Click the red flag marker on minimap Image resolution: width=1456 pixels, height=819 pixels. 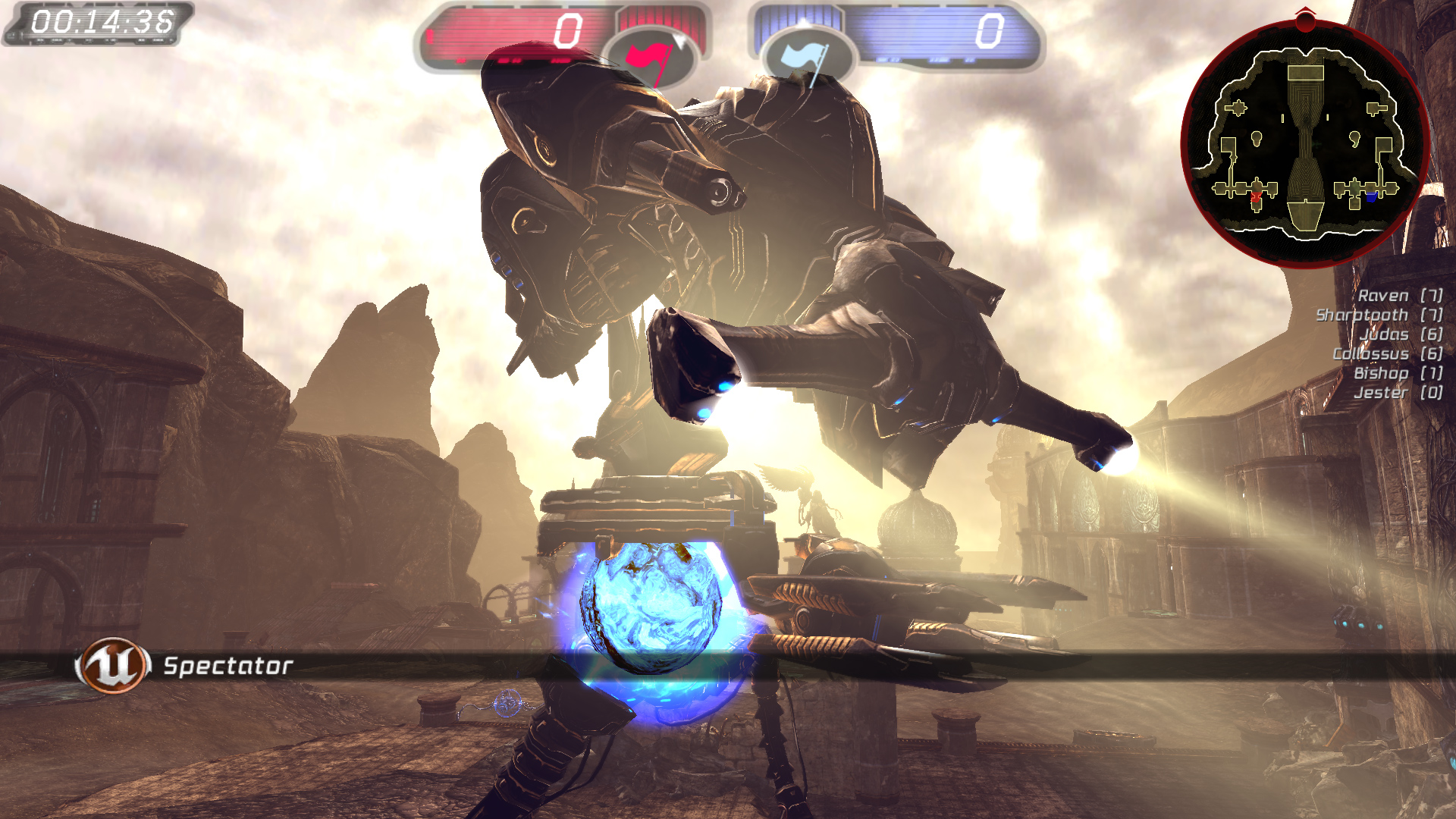click(x=1256, y=197)
